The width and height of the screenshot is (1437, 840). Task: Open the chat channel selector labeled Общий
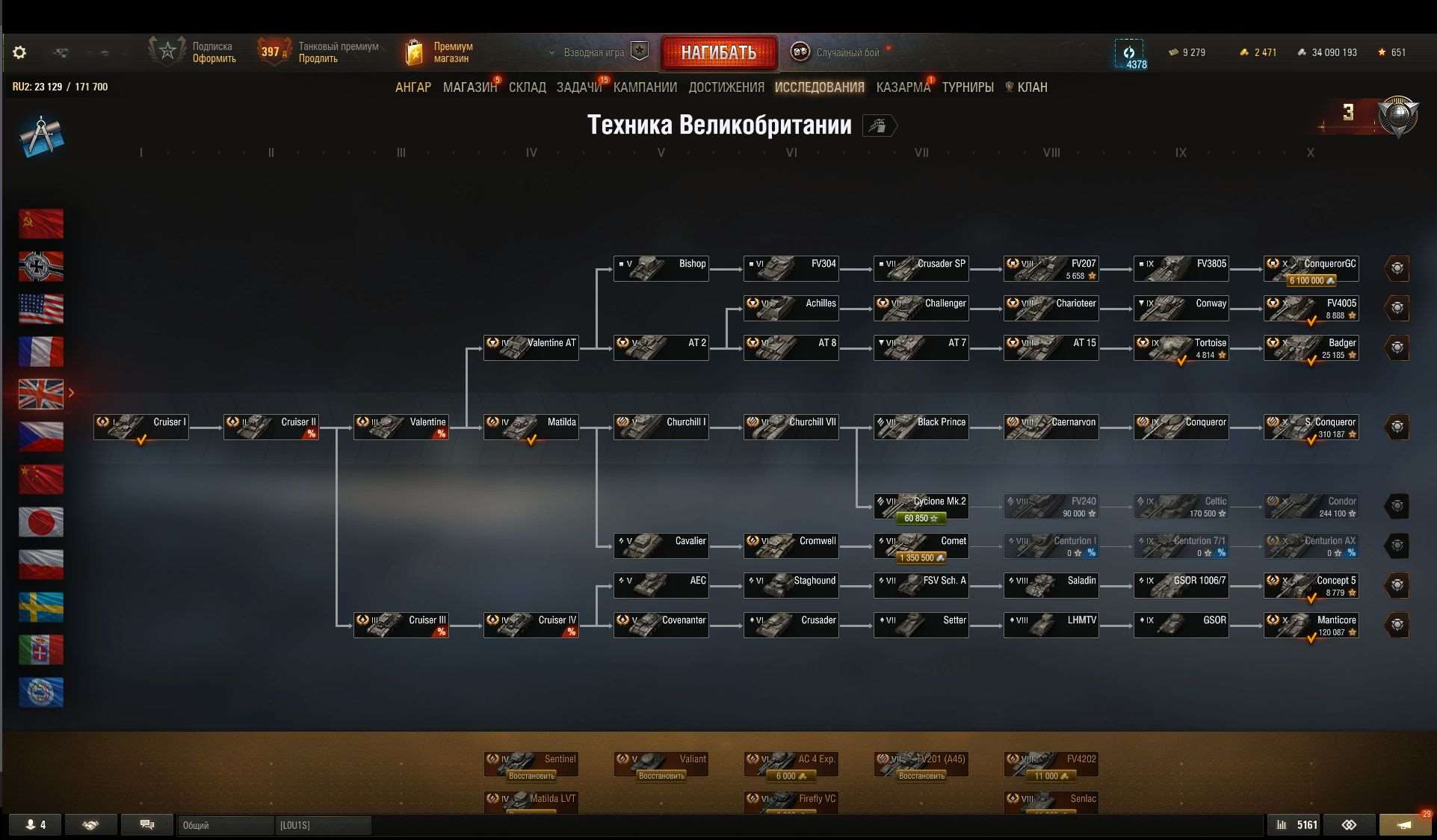click(x=224, y=825)
